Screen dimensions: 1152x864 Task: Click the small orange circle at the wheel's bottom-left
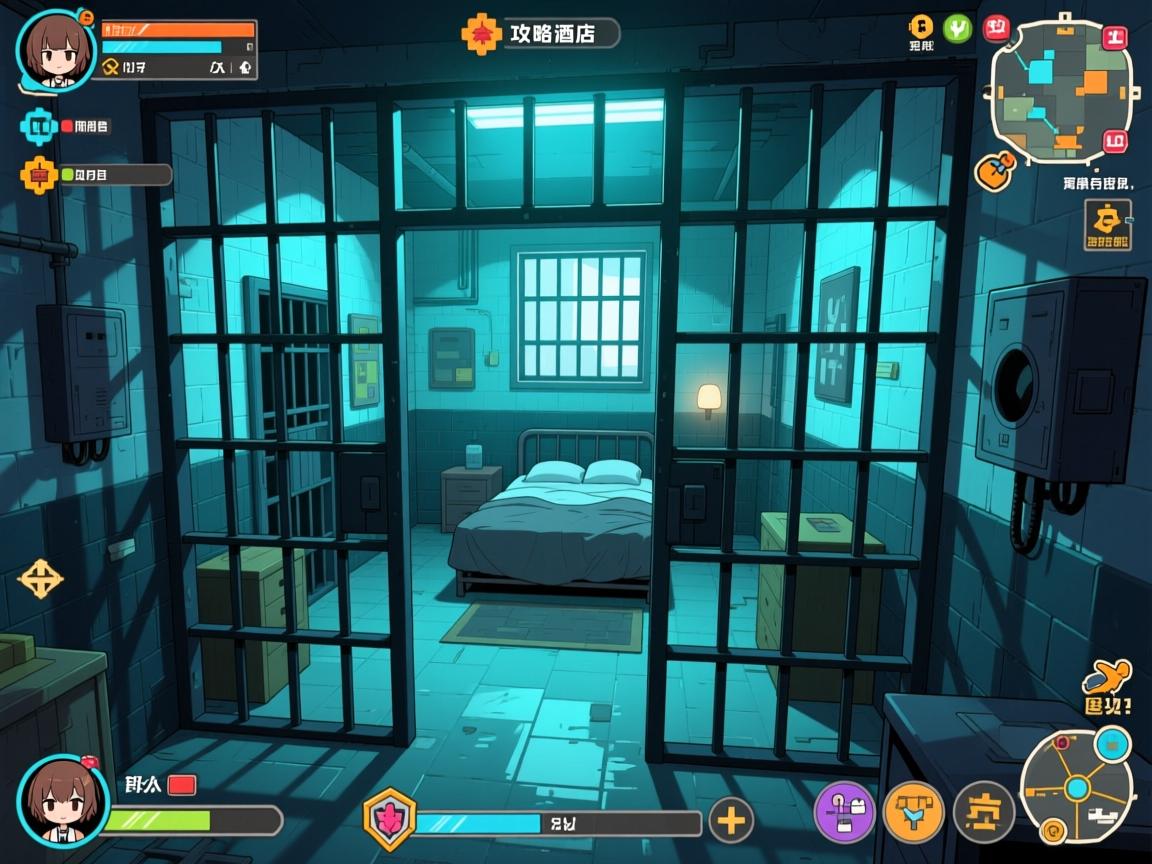point(1051,829)
